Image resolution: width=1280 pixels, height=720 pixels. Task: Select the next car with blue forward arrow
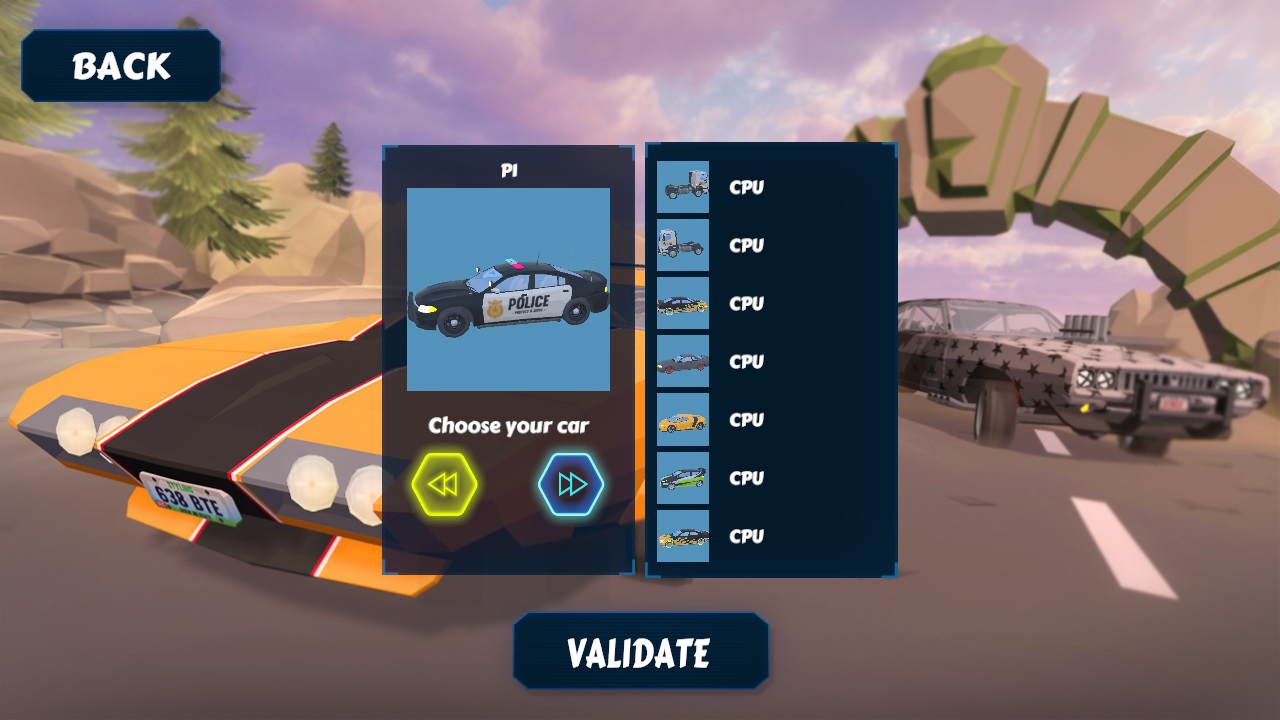click(572, 483)
